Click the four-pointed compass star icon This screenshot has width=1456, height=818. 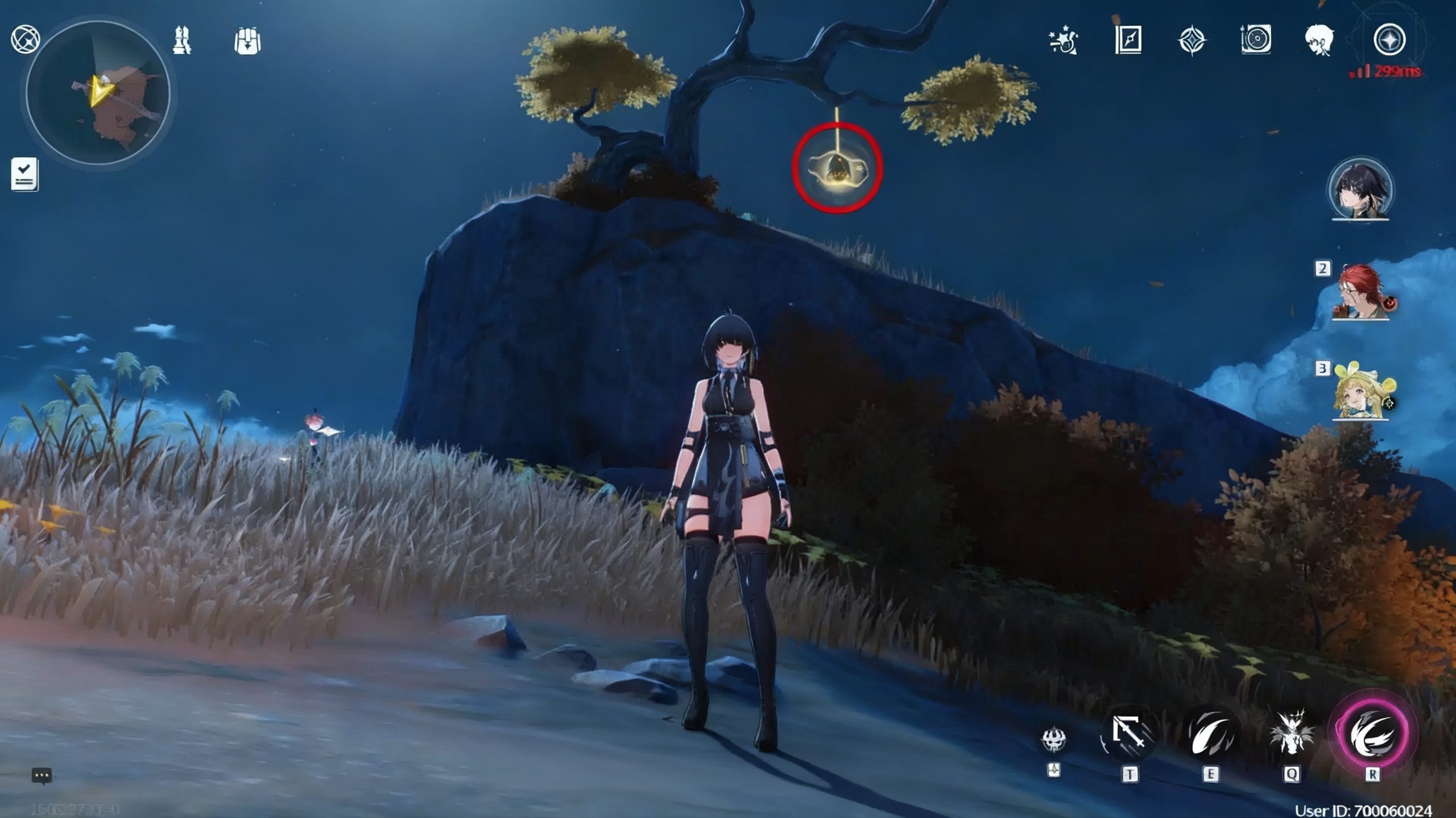1192,41
